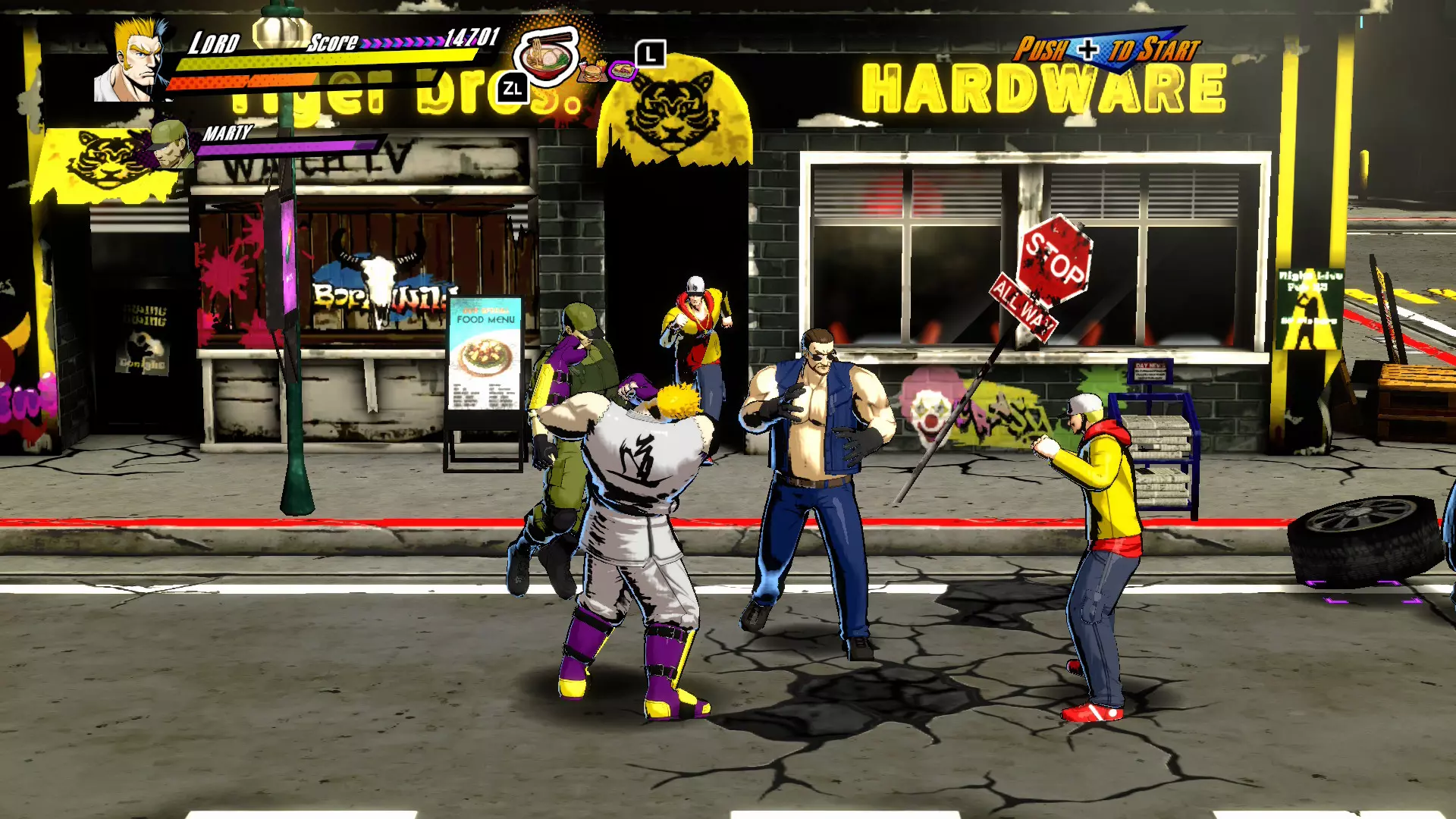Join via the Push to Start banner
This screenshot has width=1456, height=819.
pos(1106,50)
